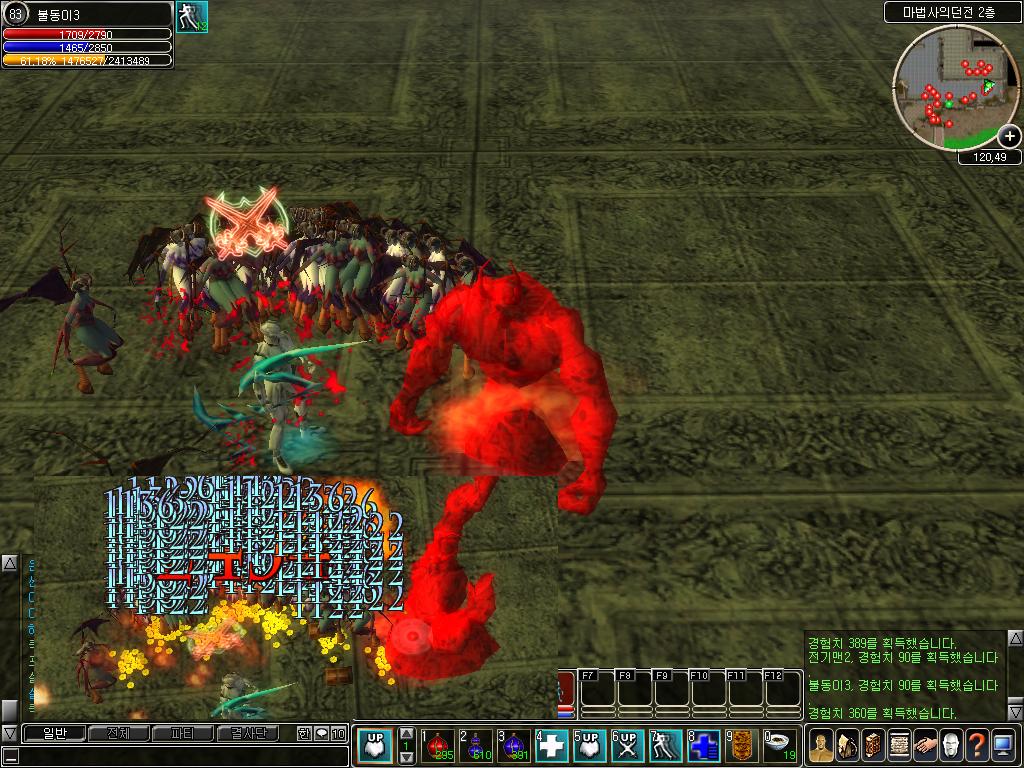Activate the crossed swords UP skill in slot 6
The height and width of the screenshot is (768, 1024).
tap(628, 744)
